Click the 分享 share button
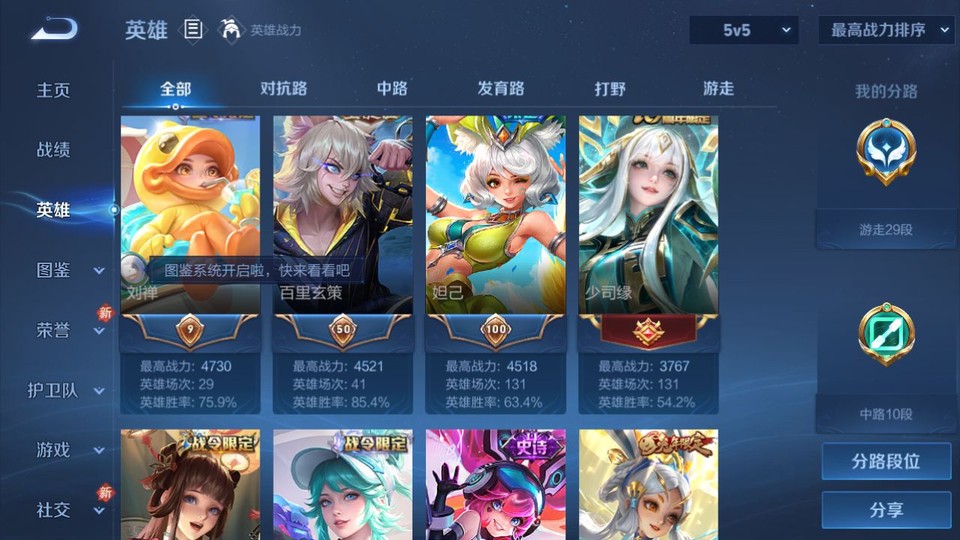Image resolution: width=960 pixels, height=540 pixels. [x=886, y=510]
